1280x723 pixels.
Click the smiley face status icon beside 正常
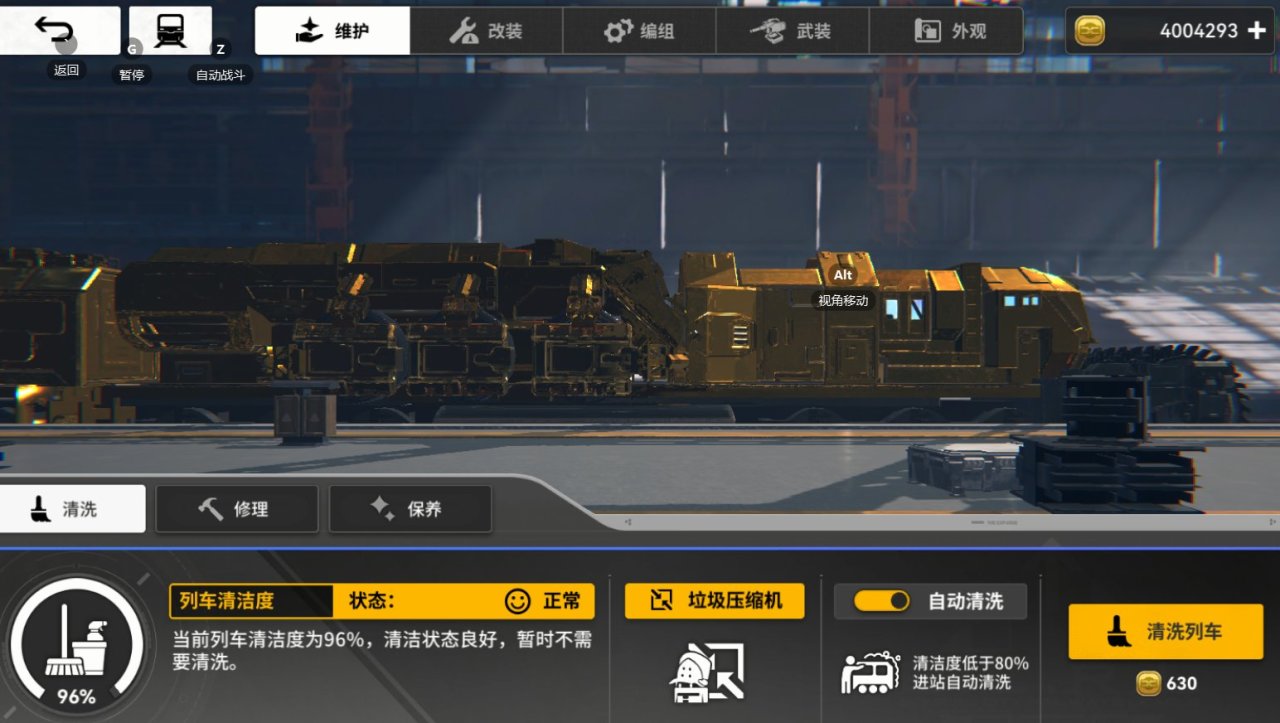point(516,601)
